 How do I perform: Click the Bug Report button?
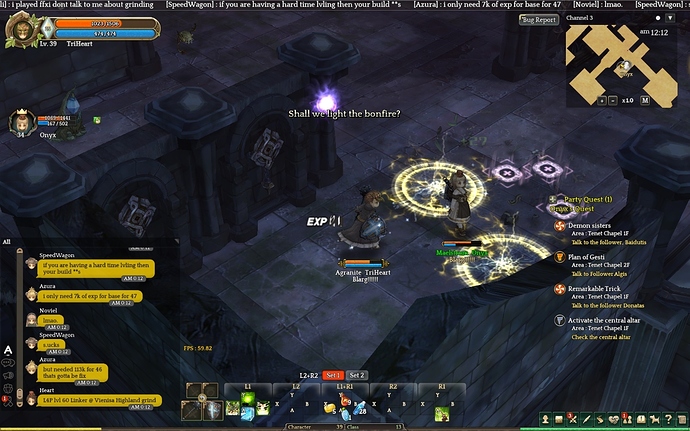pos(539,19)
